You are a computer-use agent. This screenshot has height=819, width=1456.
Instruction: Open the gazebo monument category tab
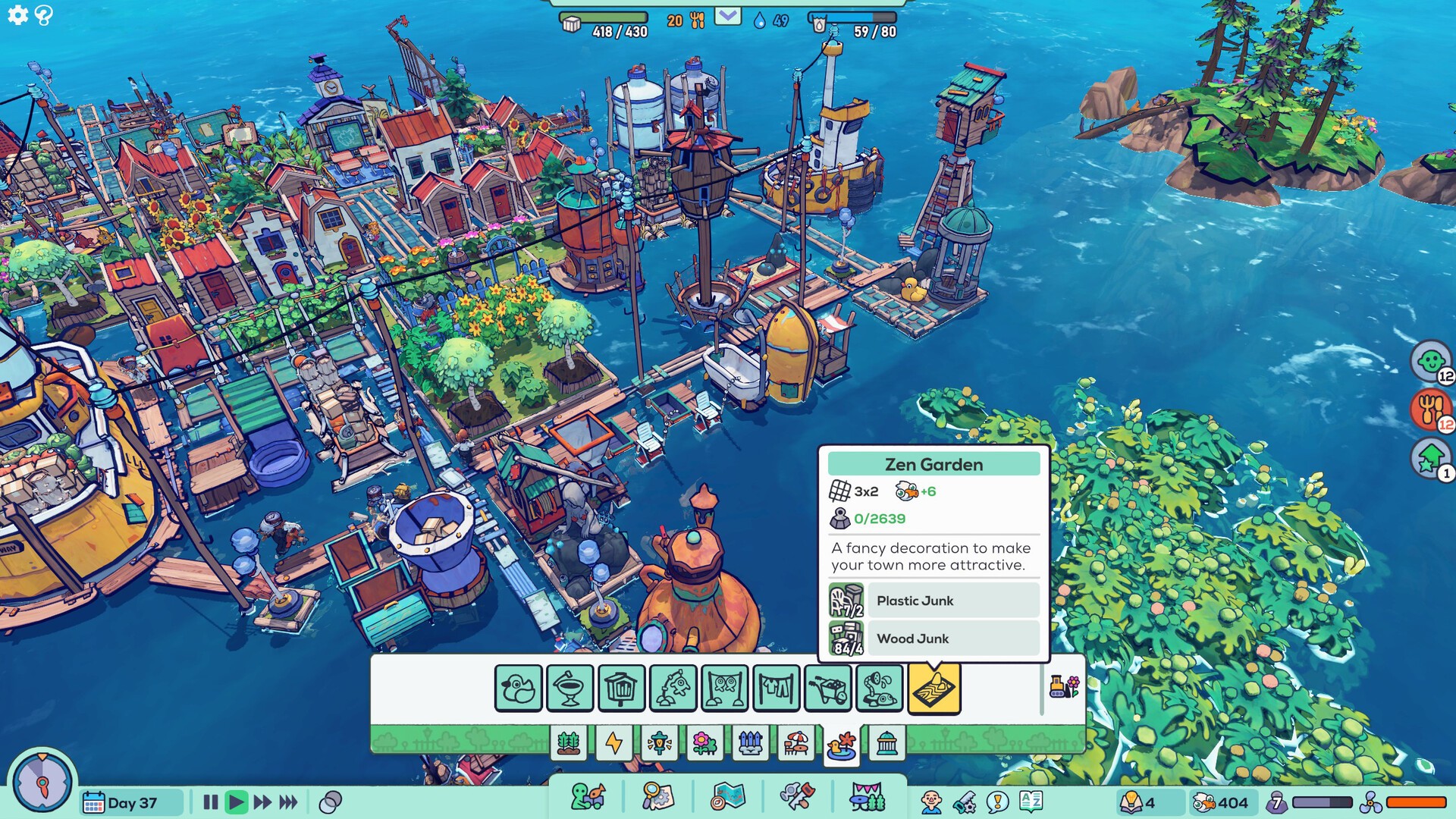[x=886, y=743]
